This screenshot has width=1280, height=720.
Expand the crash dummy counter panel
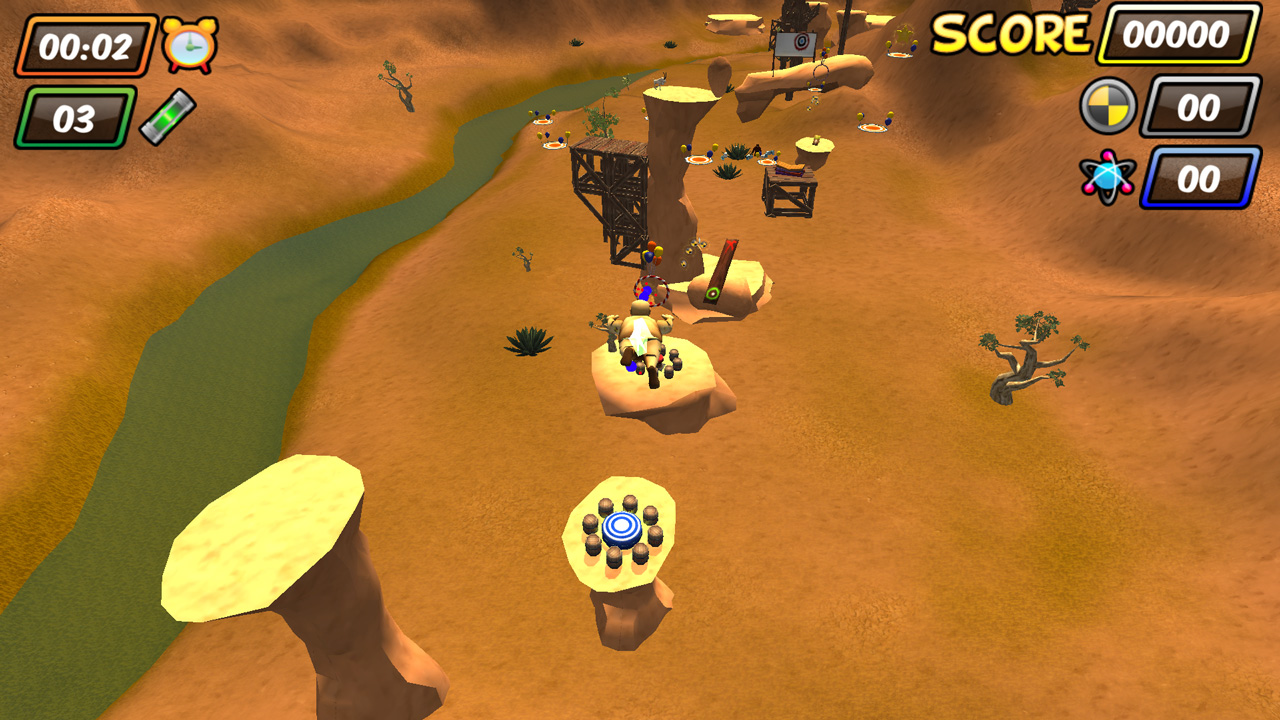(1197, 108)
